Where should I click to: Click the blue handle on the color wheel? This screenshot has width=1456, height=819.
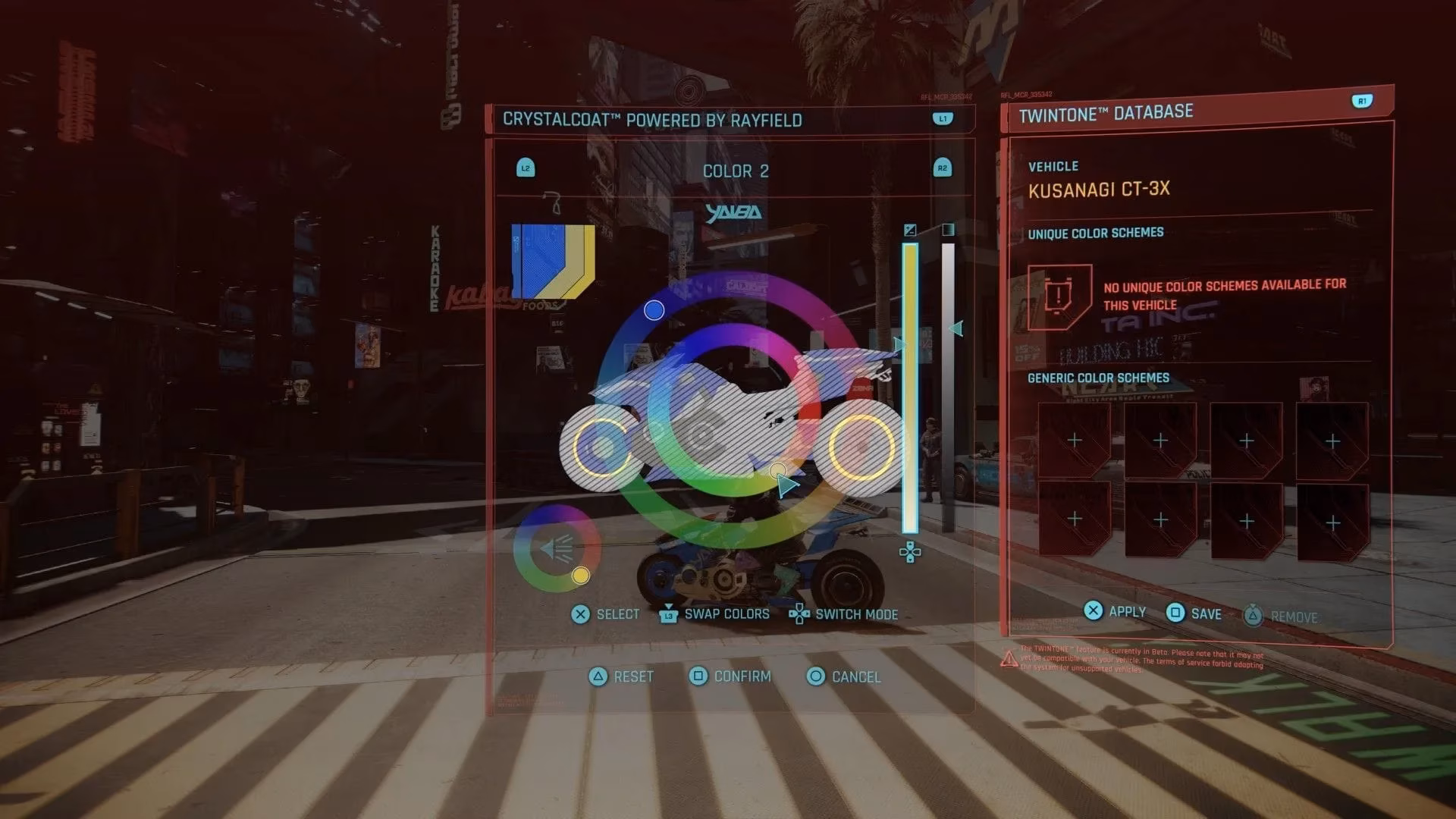point(654,311)
